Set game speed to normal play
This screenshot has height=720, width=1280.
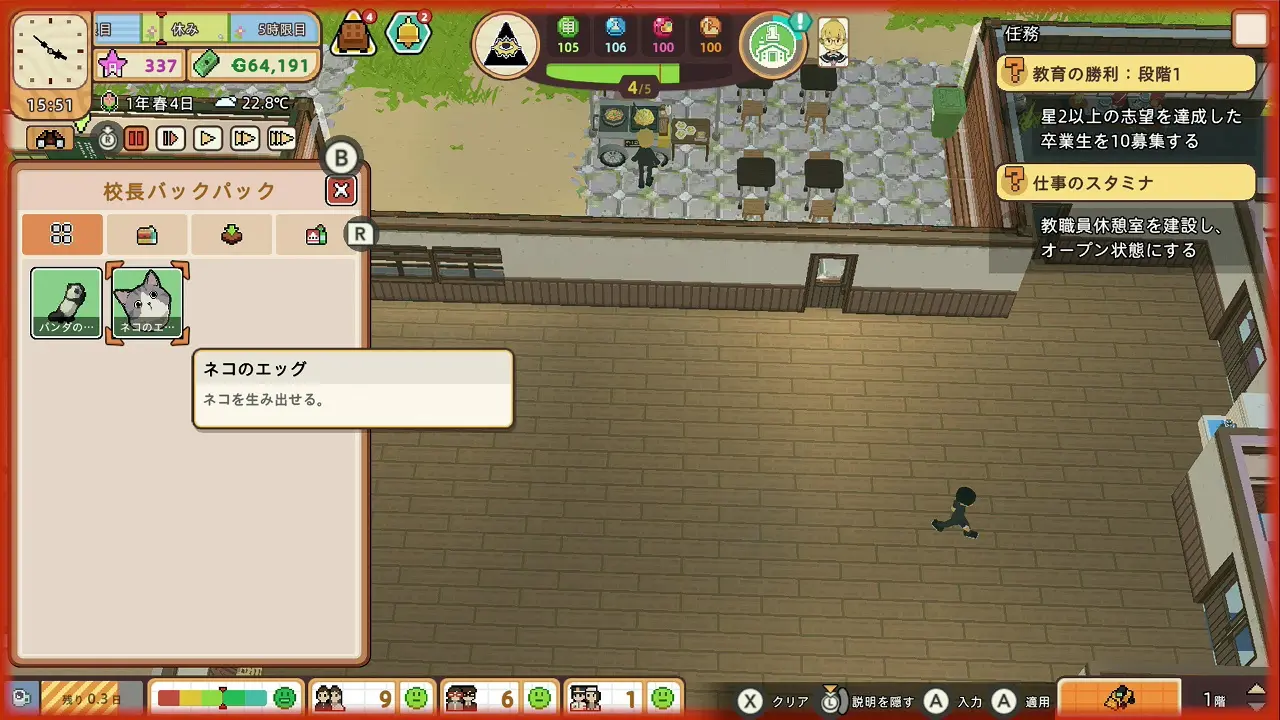(207, 139)
